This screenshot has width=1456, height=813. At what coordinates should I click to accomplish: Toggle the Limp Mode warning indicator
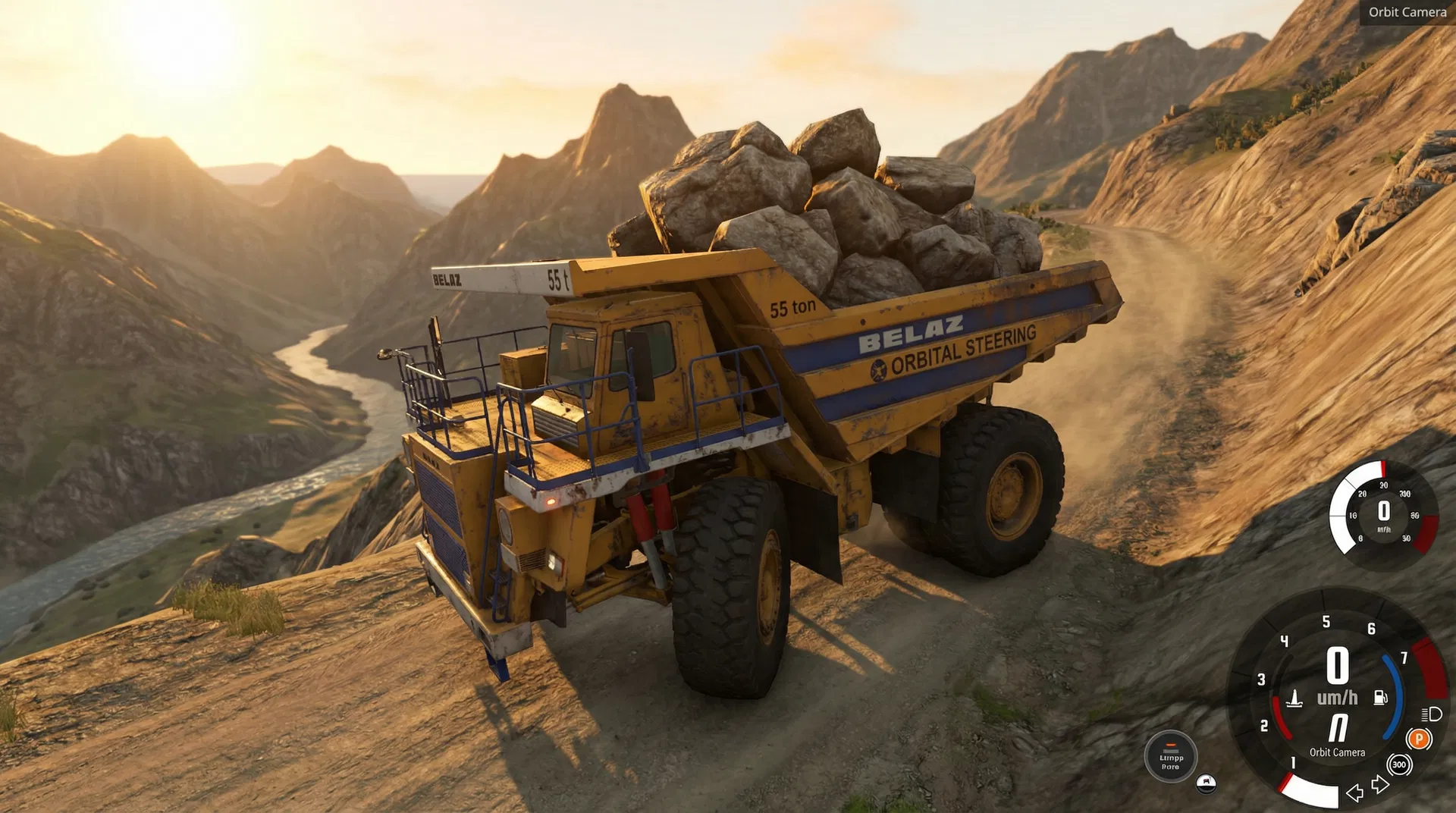tap(1170, 757)
